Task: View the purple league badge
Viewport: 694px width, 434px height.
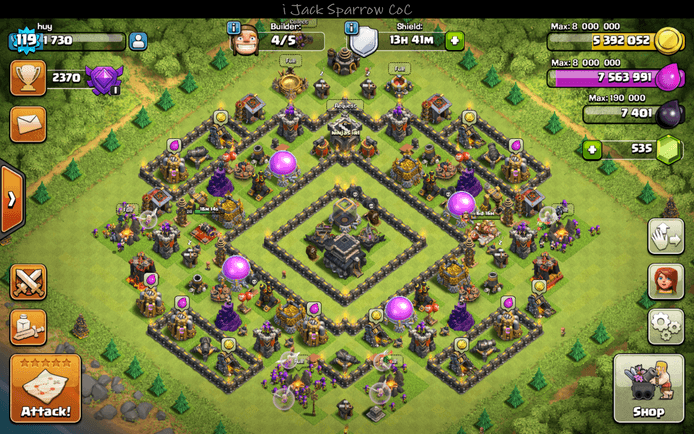Action: point(103,79)
